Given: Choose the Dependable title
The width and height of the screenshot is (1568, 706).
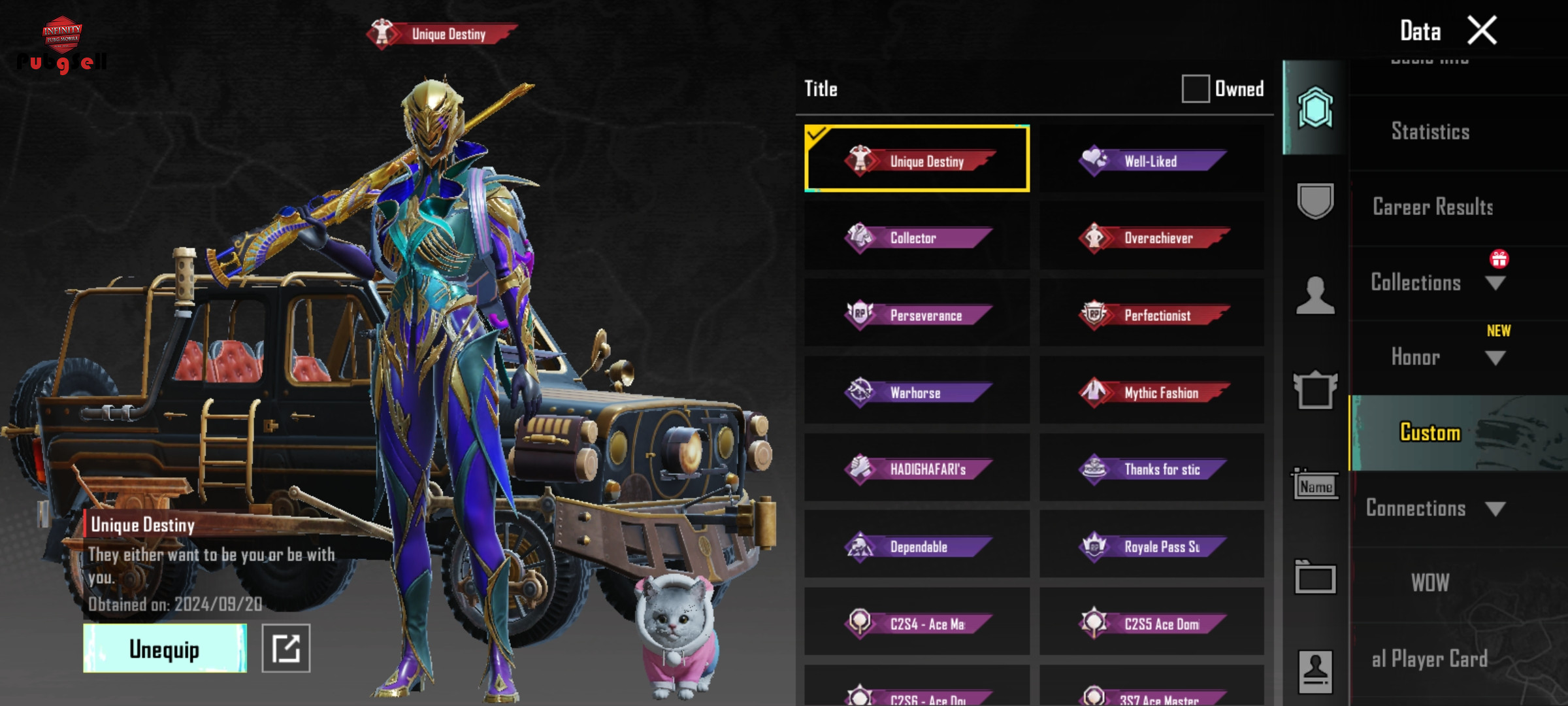Looking at the screenshot, I should click(917, 546).
